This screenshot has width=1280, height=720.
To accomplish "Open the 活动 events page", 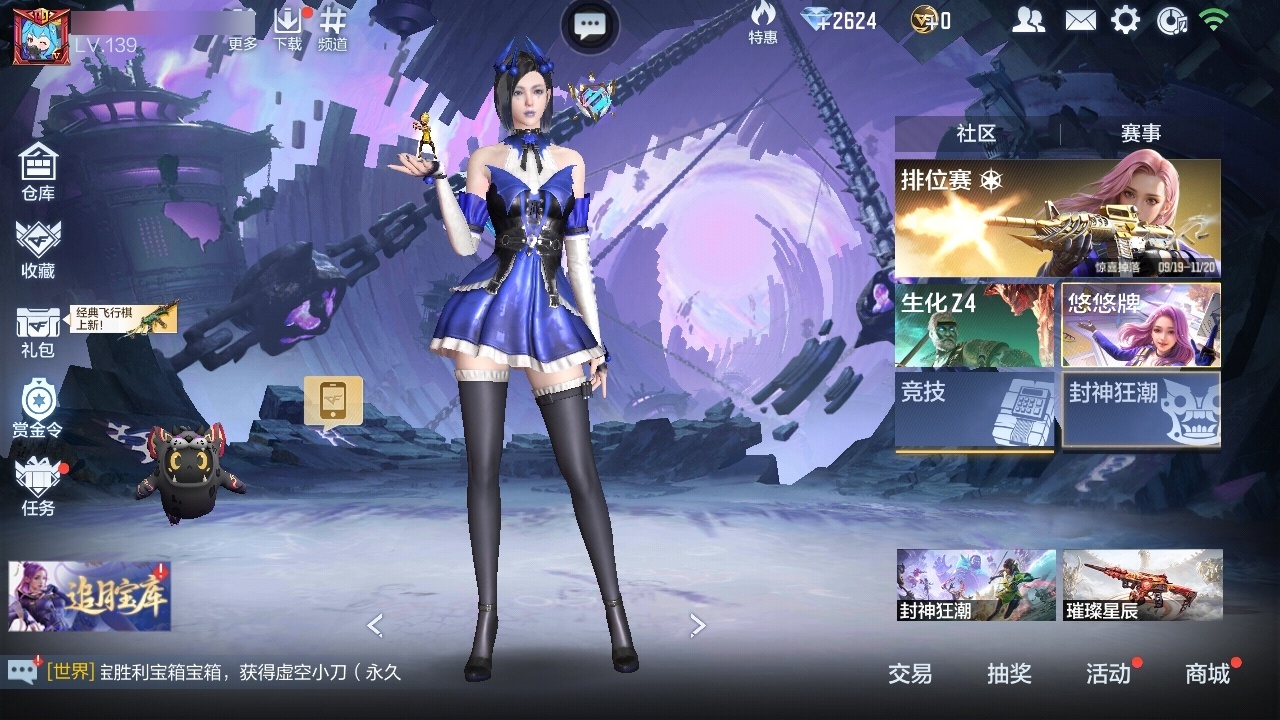I will click(1108, 674).
